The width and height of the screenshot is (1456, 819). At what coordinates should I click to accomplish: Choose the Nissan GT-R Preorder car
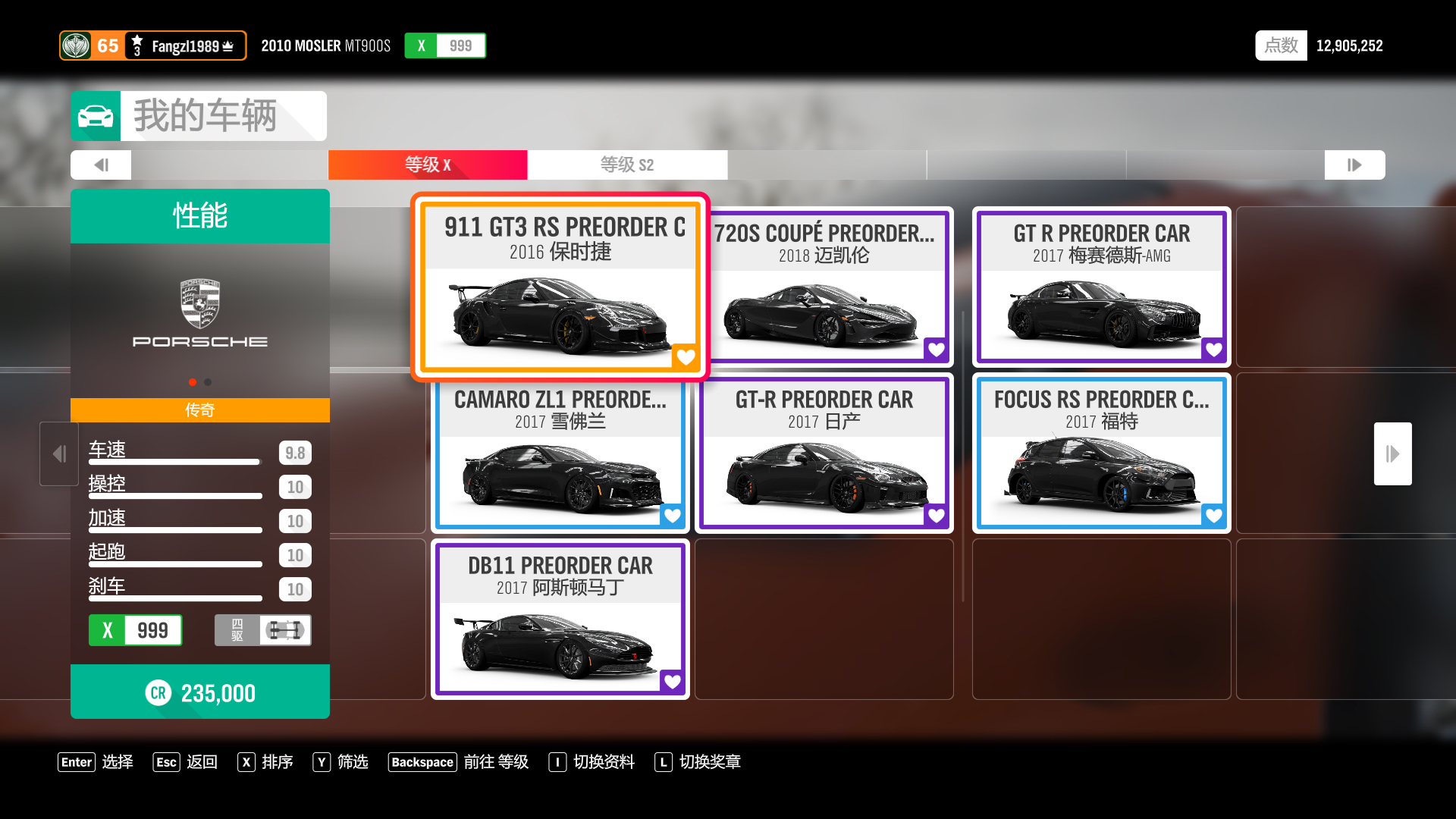tap(824, 453)
